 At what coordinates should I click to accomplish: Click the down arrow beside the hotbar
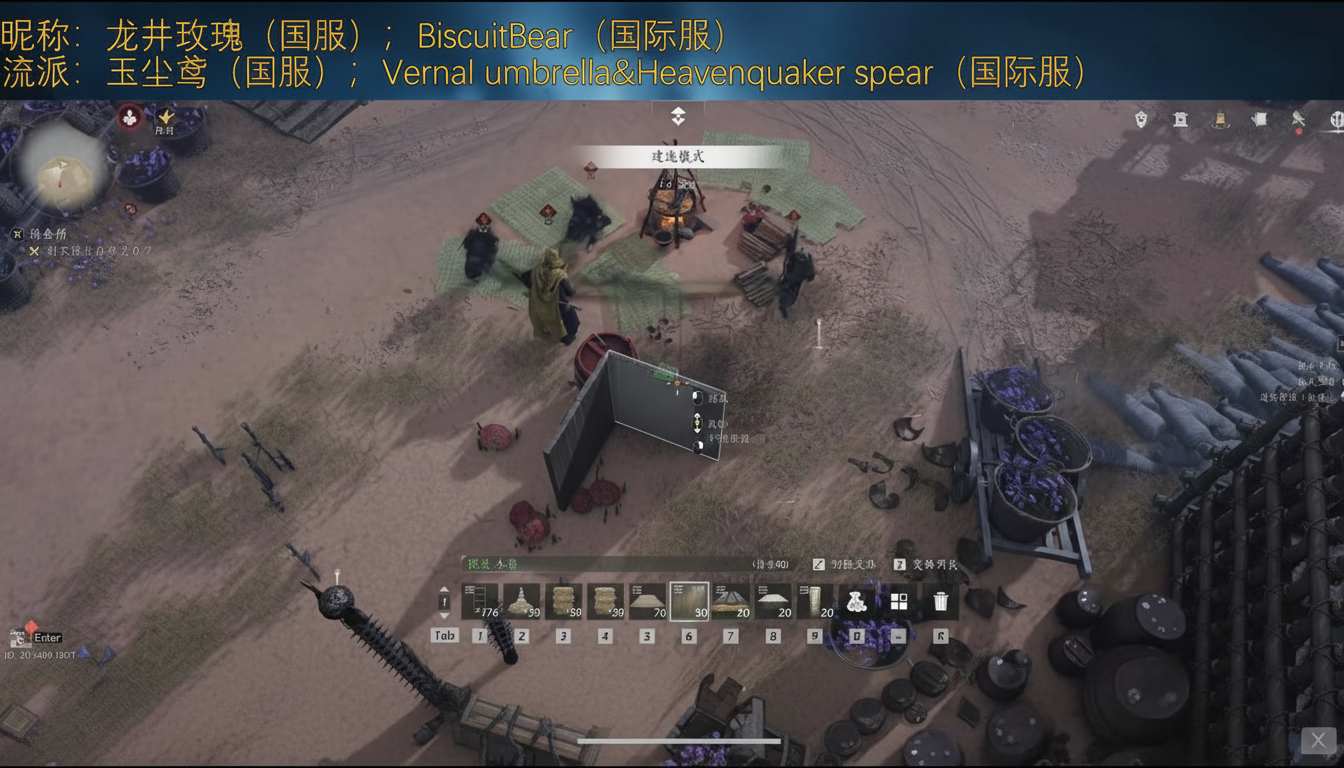(443, 617)
